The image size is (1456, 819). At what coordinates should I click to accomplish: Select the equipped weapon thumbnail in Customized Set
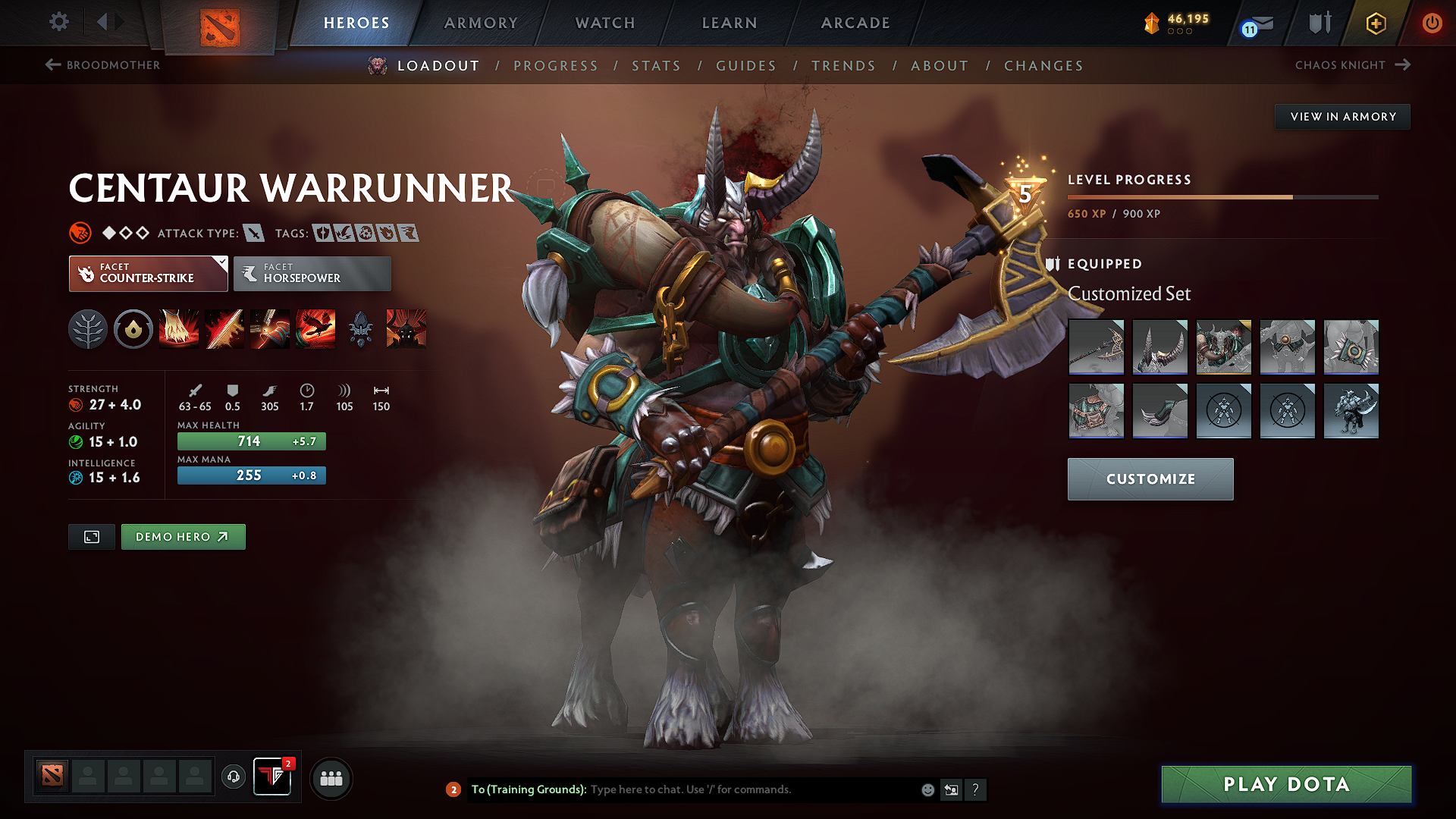point(1096,347)
